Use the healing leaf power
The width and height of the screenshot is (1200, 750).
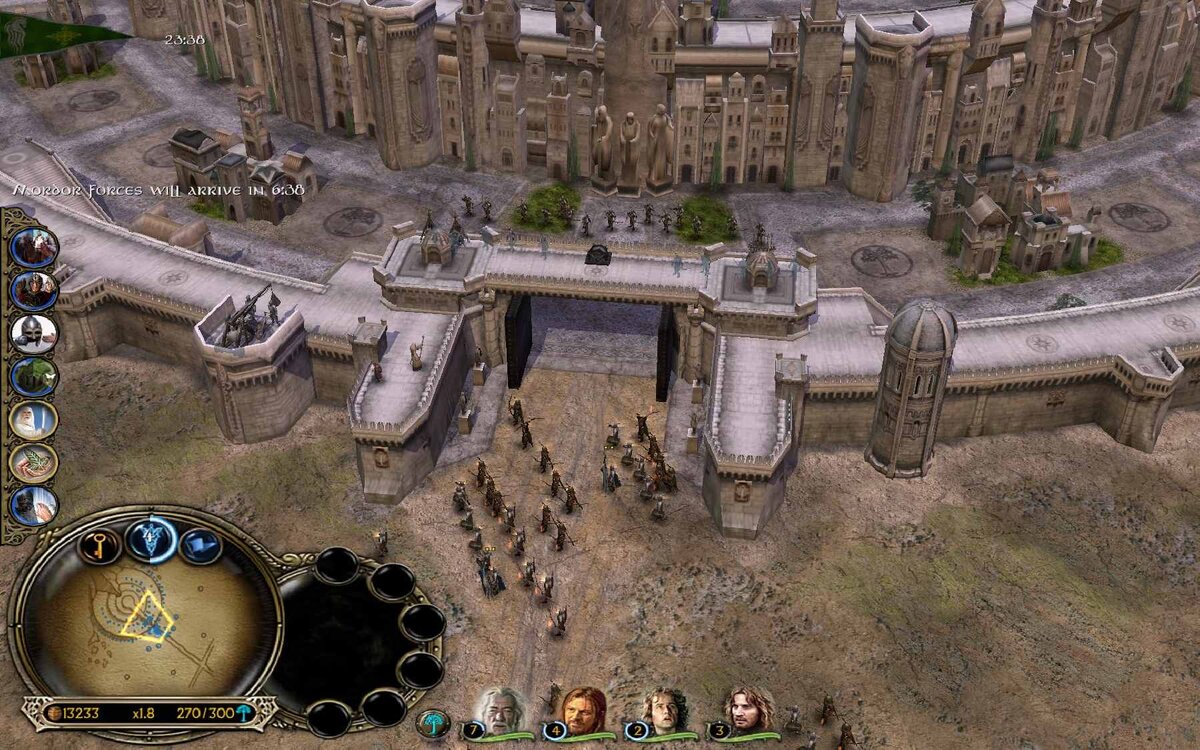pos(34,463)
